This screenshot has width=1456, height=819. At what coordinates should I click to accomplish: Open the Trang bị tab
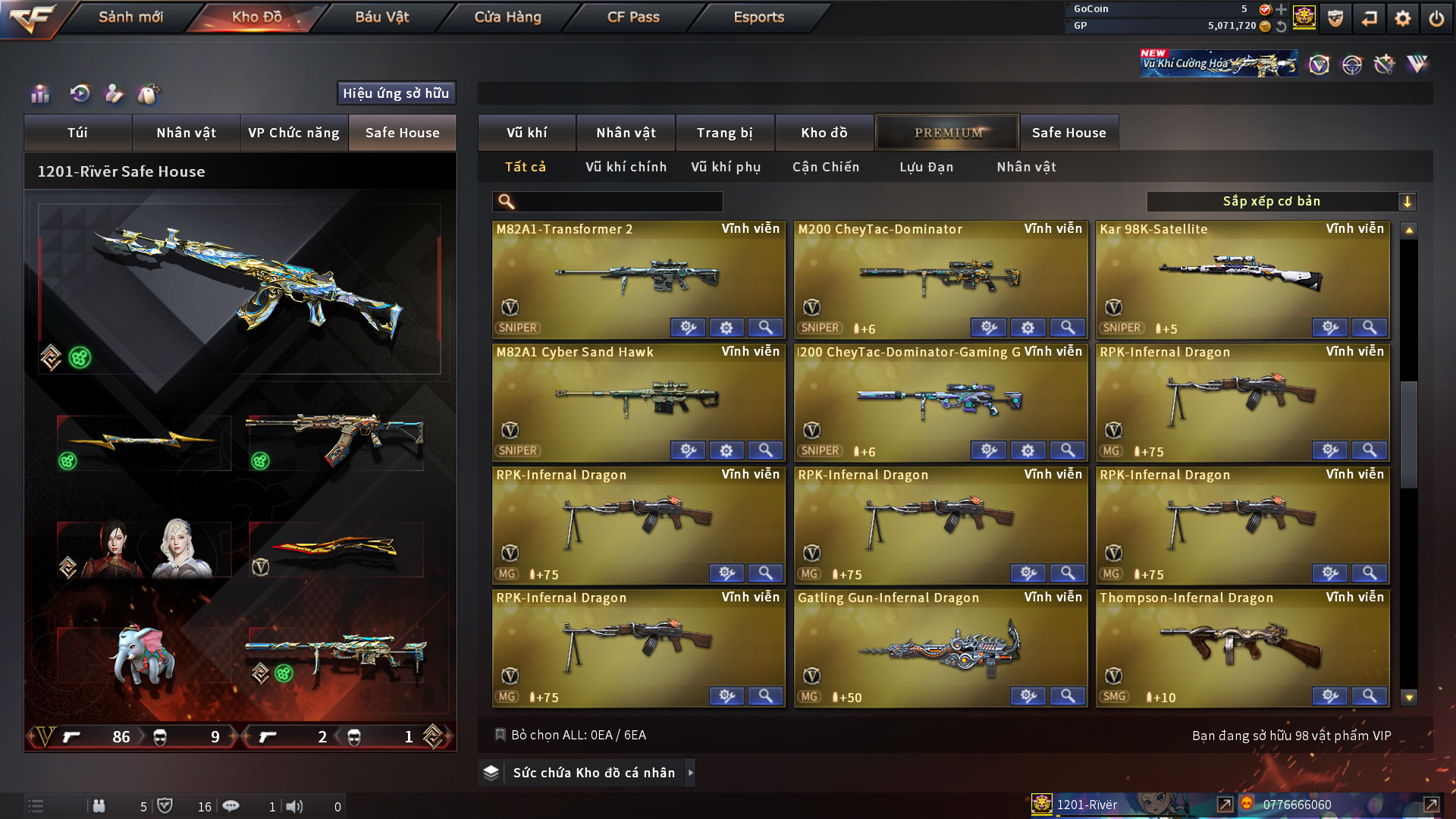pyautogui.click(x=724, y=133)
